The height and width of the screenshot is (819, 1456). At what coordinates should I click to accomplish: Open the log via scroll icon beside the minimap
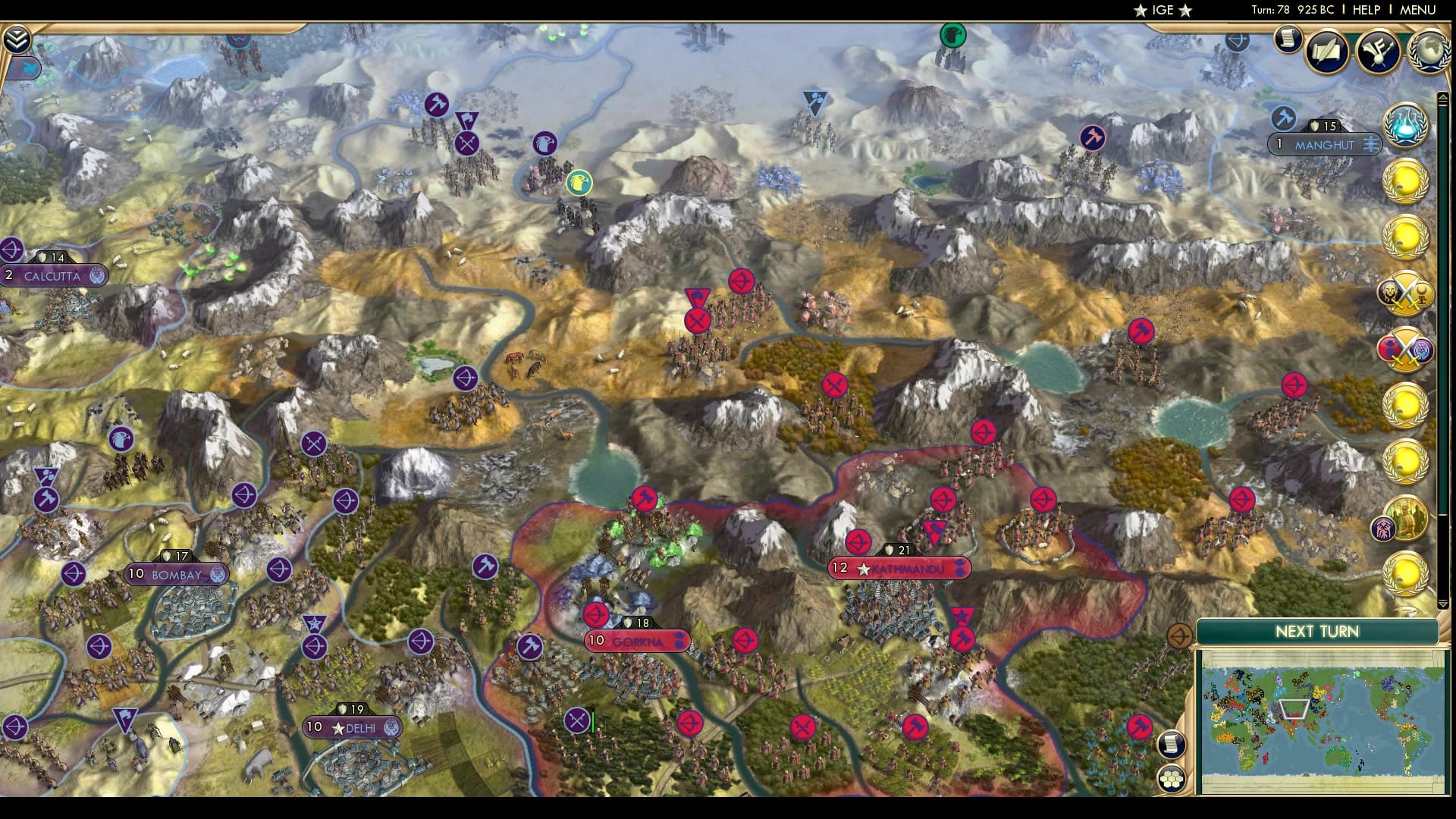pyautogui.click(x=1170, y=743)
